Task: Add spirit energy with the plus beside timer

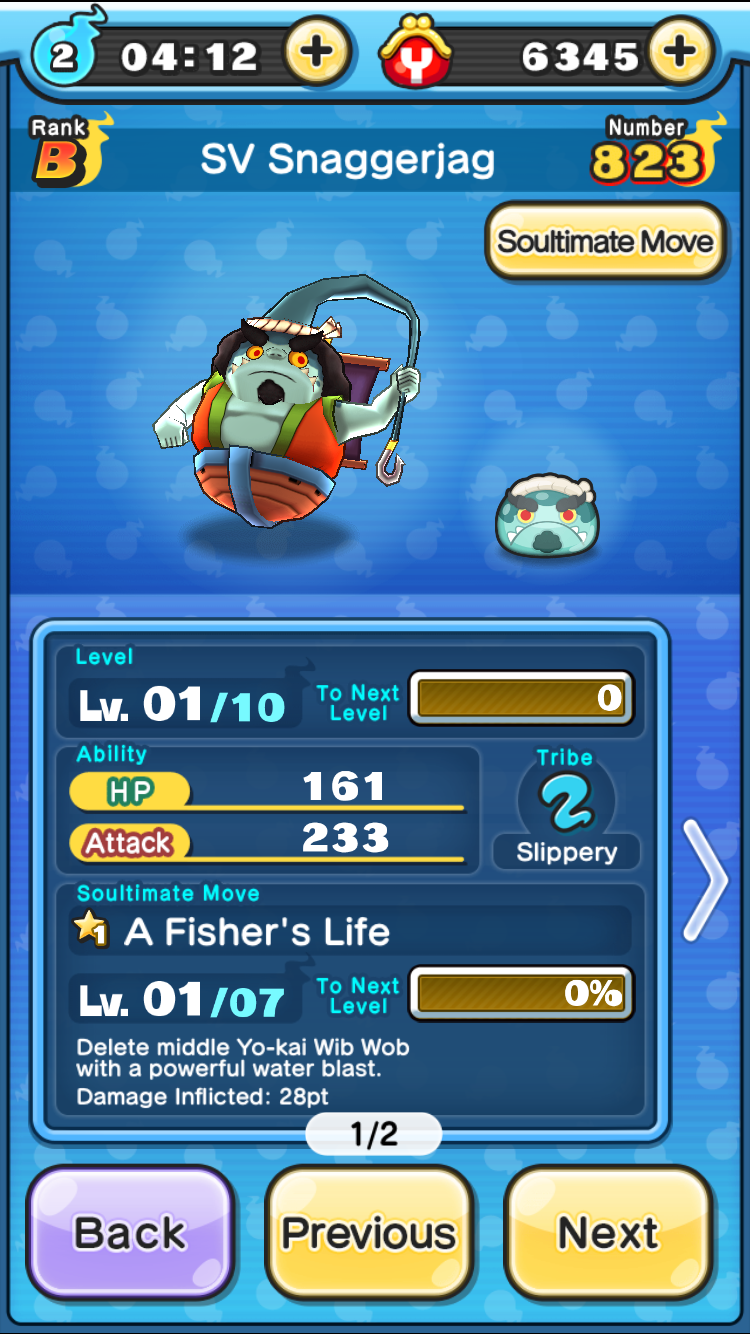Action: tap(317, 53)
